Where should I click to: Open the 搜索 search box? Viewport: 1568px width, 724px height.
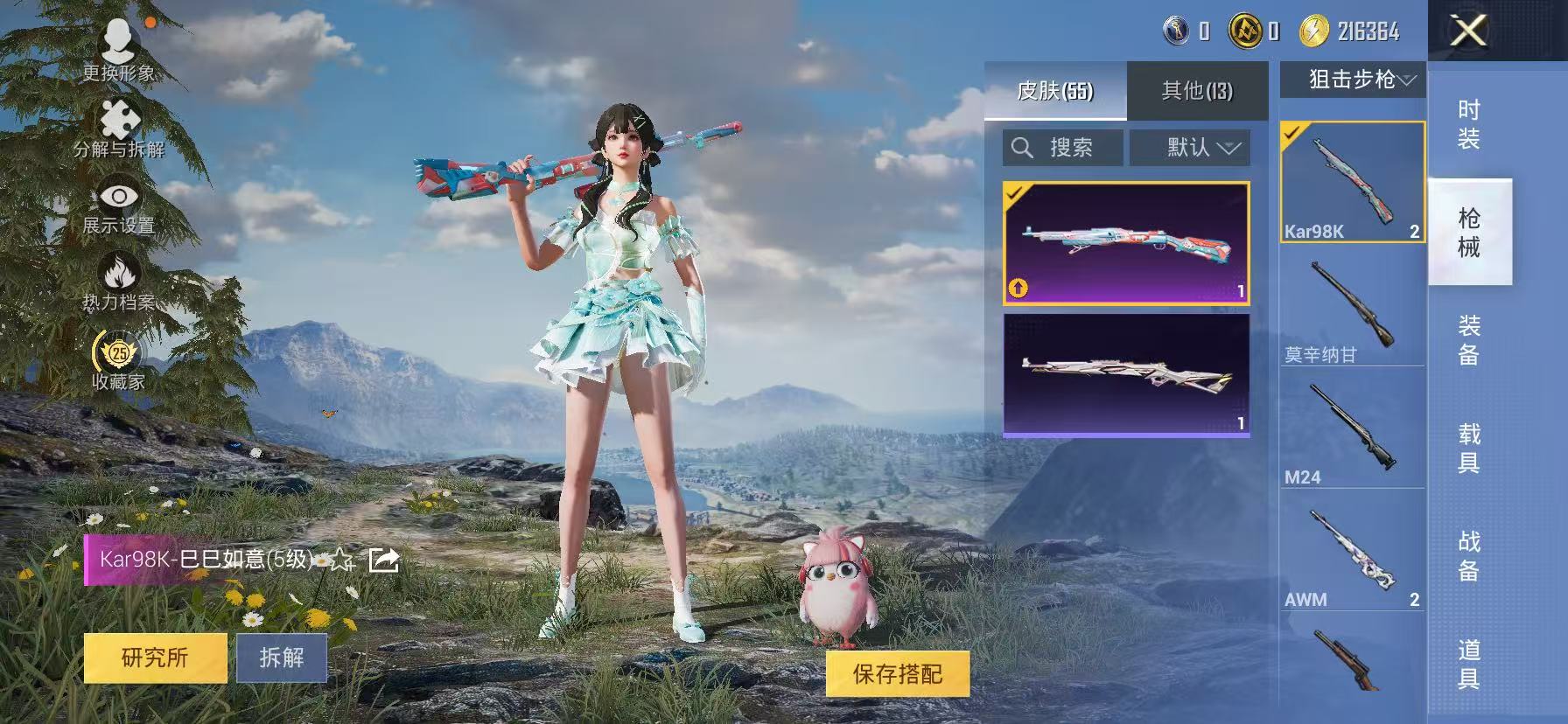pyautogui.click(x=1061, y=147)
